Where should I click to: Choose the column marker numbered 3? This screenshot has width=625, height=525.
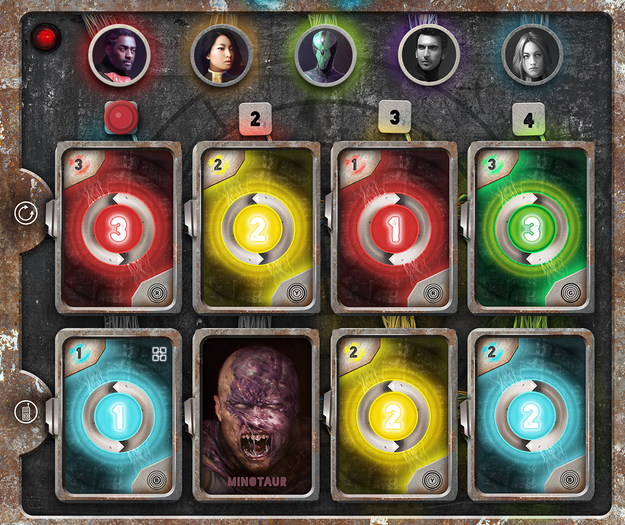[395, 118]
